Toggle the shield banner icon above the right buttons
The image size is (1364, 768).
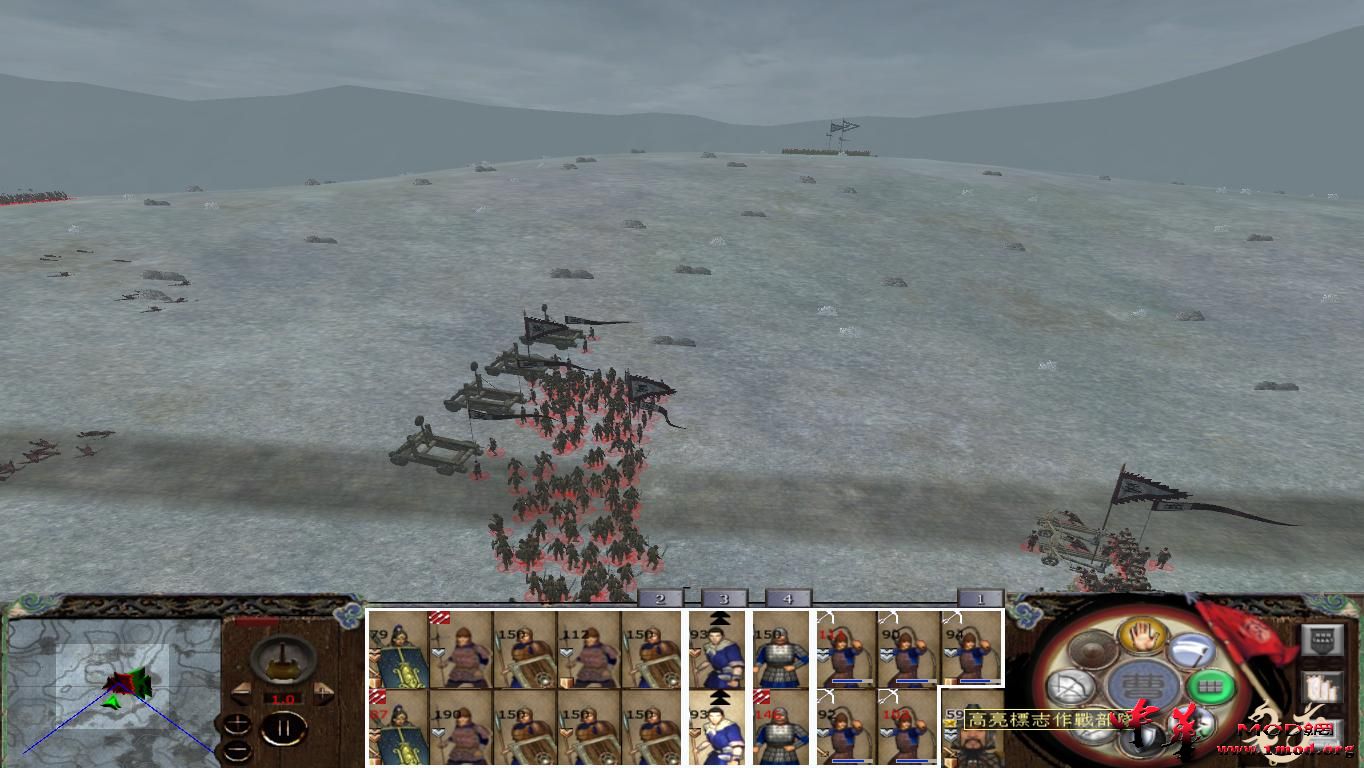(x=1323, y=639)
